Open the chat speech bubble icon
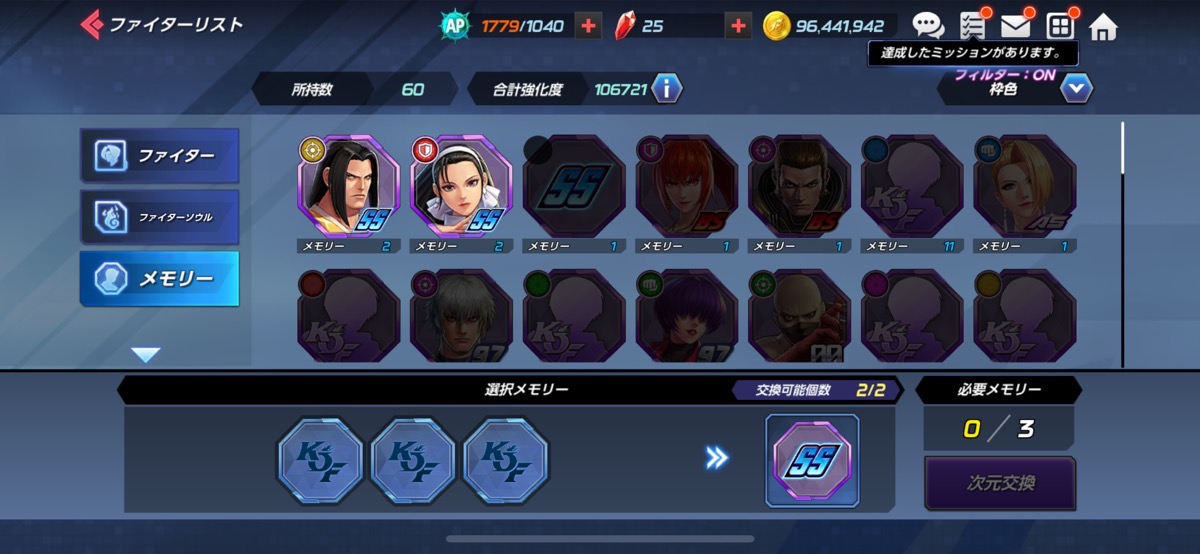Image resolution: width=1200 pixels, height=554 pixels. tap(928, 26)
